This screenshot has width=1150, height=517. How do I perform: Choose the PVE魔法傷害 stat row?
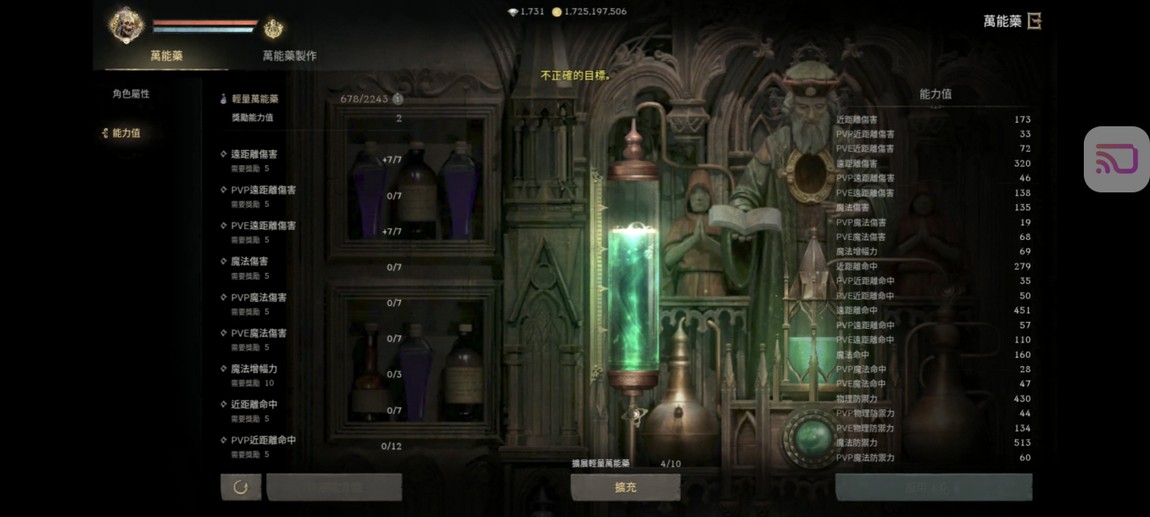(258, 334)
